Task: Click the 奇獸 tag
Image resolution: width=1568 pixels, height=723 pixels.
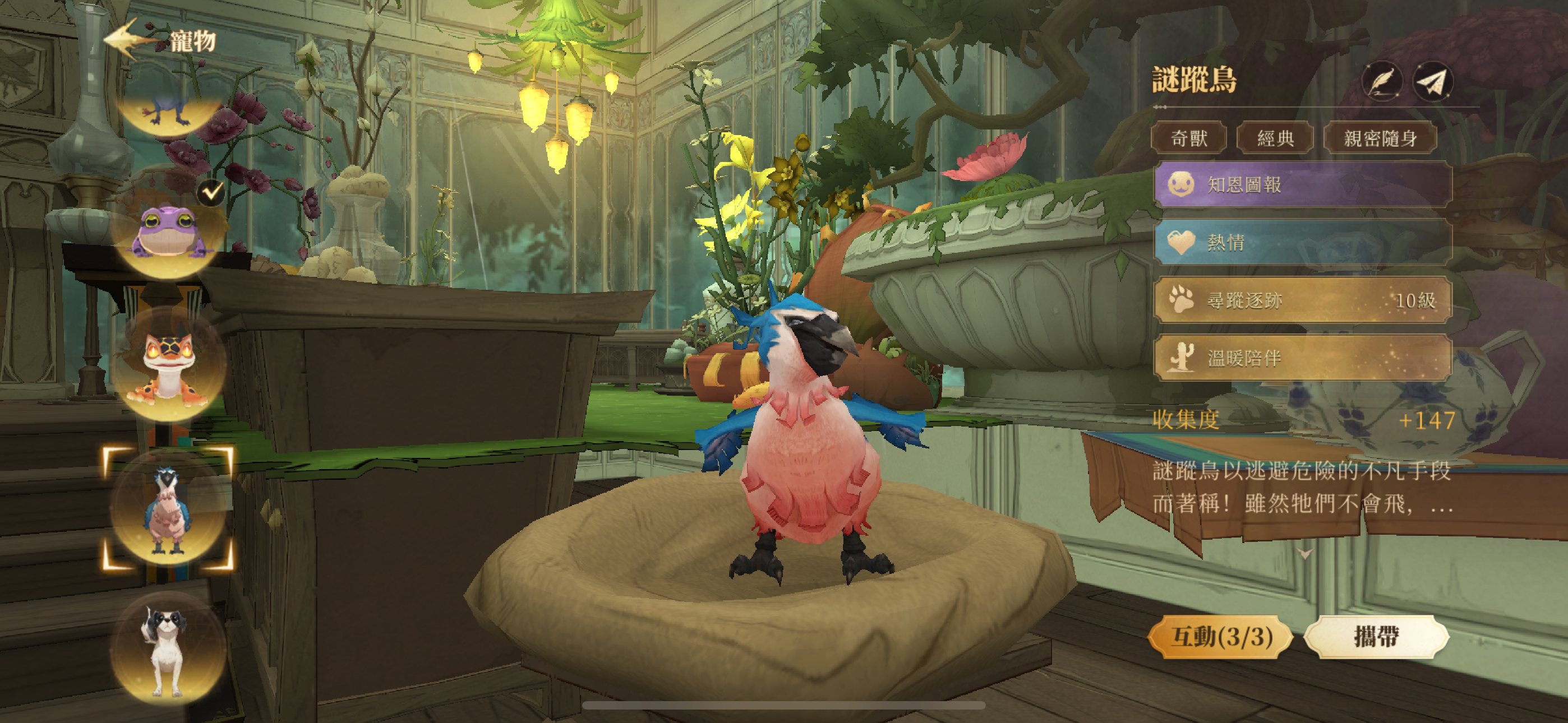Action: (1188, 138)
